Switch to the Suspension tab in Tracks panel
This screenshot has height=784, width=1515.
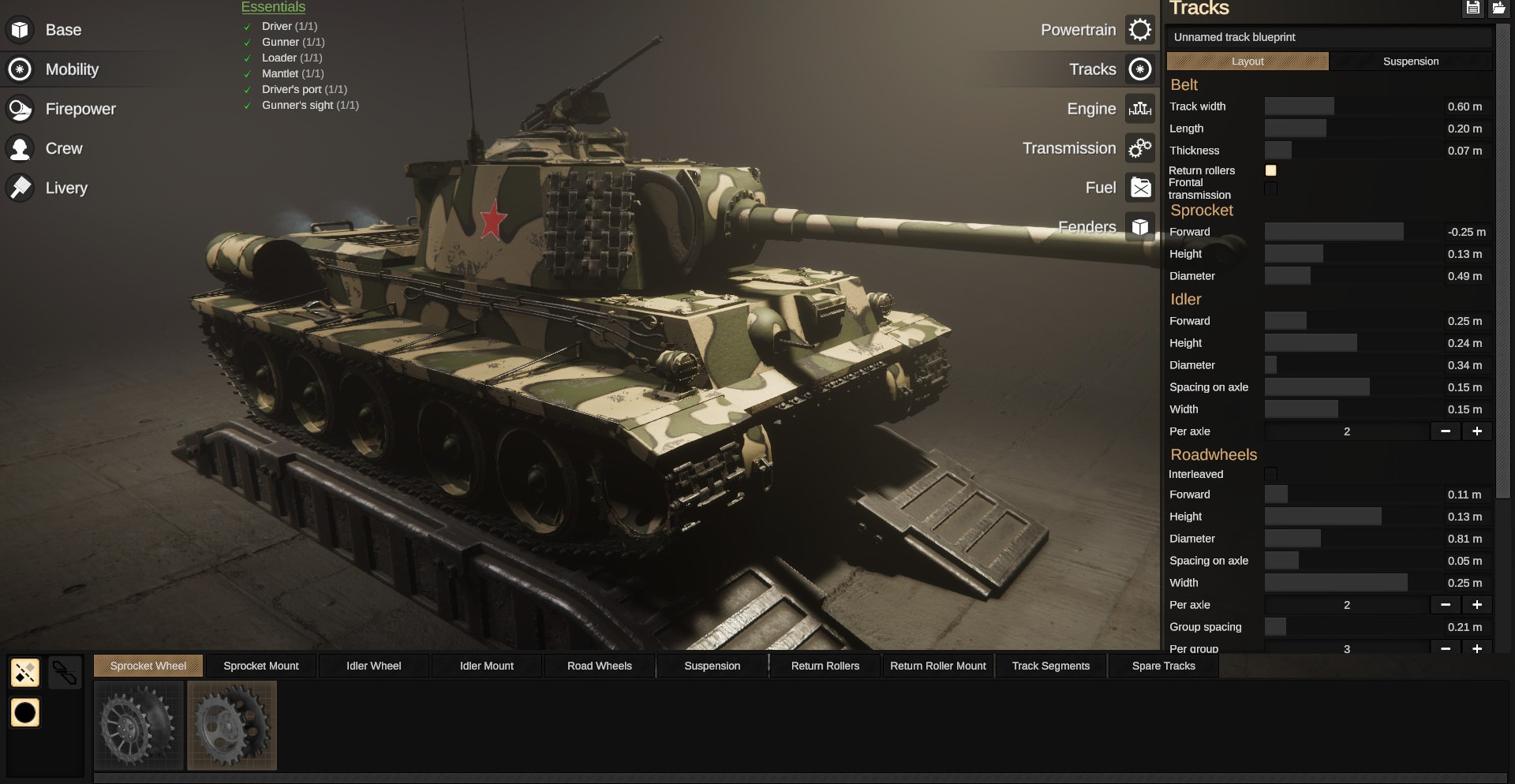(1410, 62)
